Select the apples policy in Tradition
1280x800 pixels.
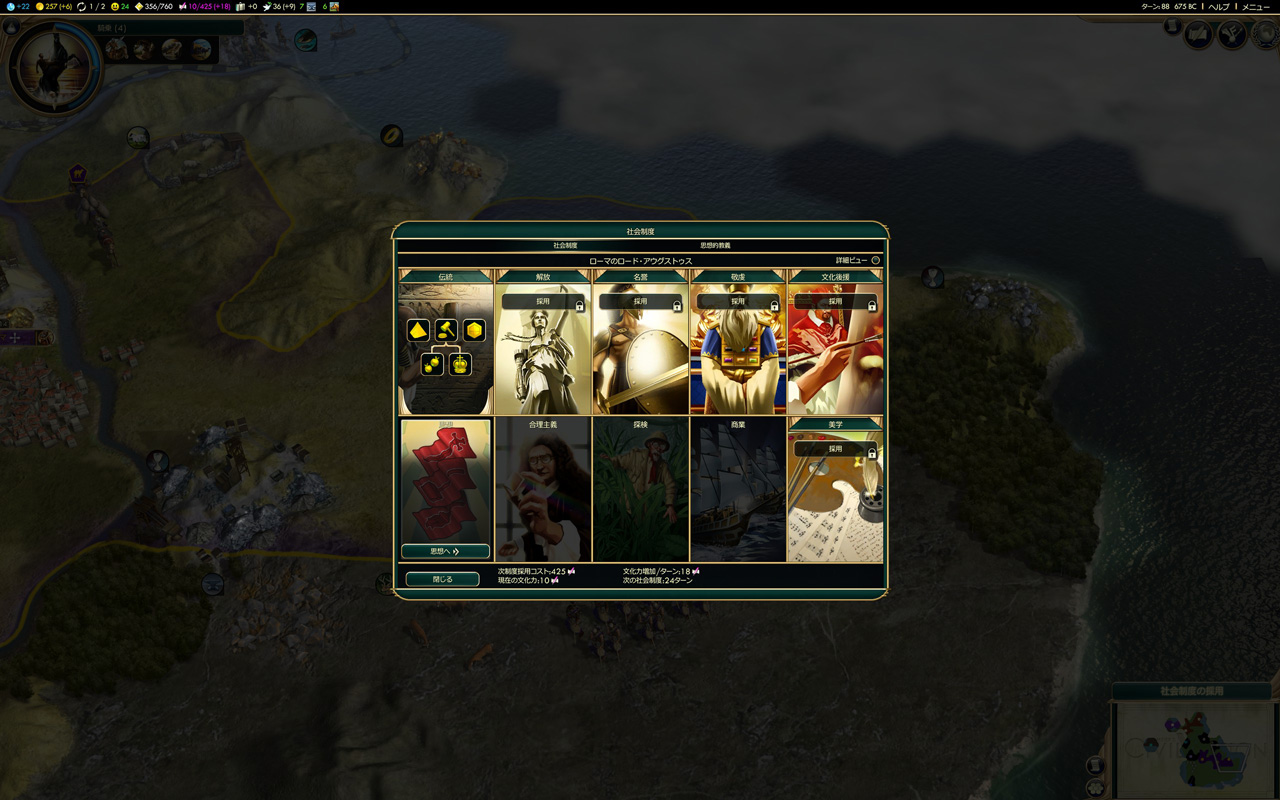[x=432, y=363]
